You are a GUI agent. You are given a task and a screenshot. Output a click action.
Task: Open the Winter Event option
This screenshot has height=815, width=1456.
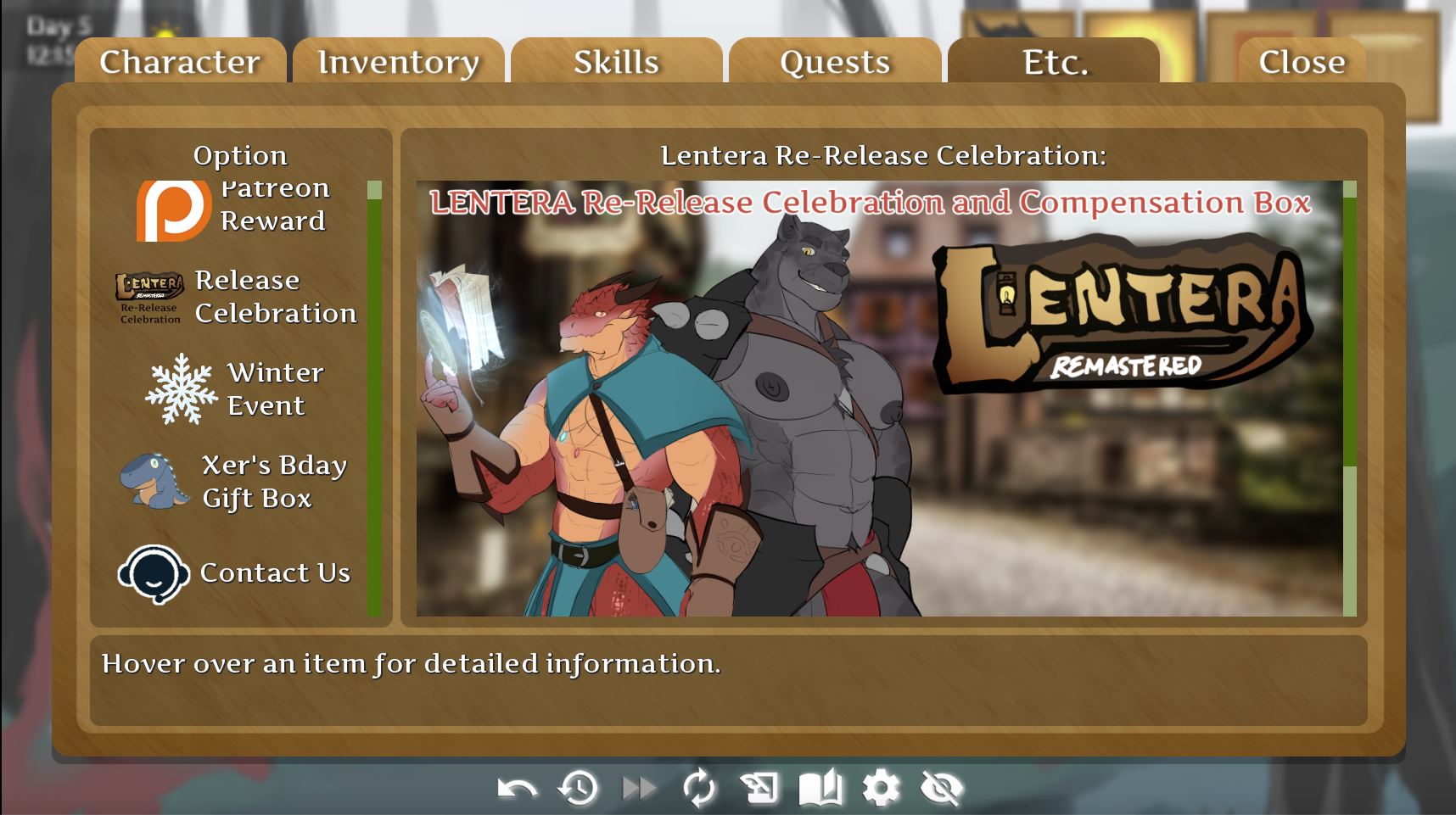pyautogui.click(x=234, y=389)
